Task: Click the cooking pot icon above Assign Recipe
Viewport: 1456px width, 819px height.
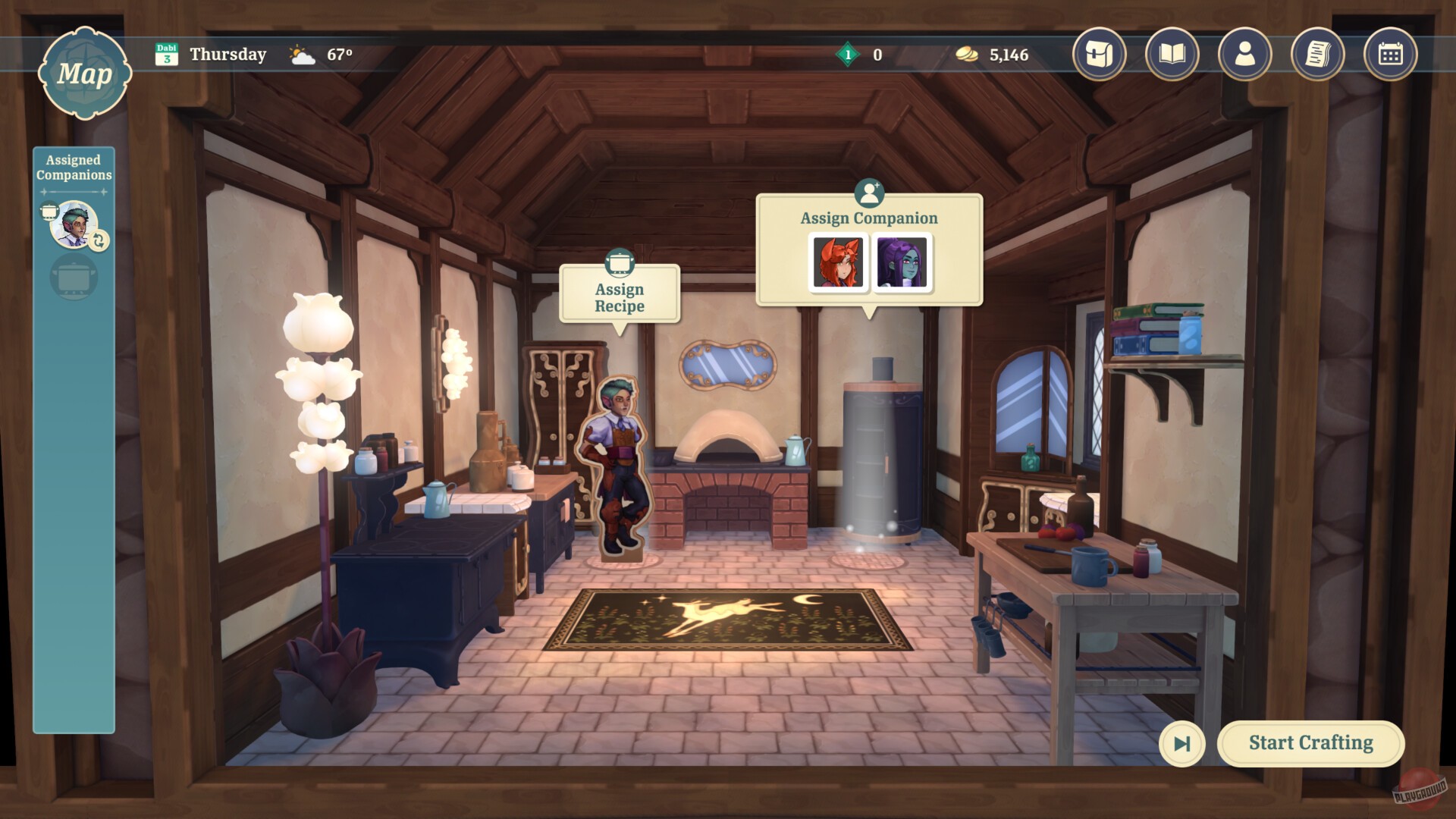Action: [x=620, y=263]
